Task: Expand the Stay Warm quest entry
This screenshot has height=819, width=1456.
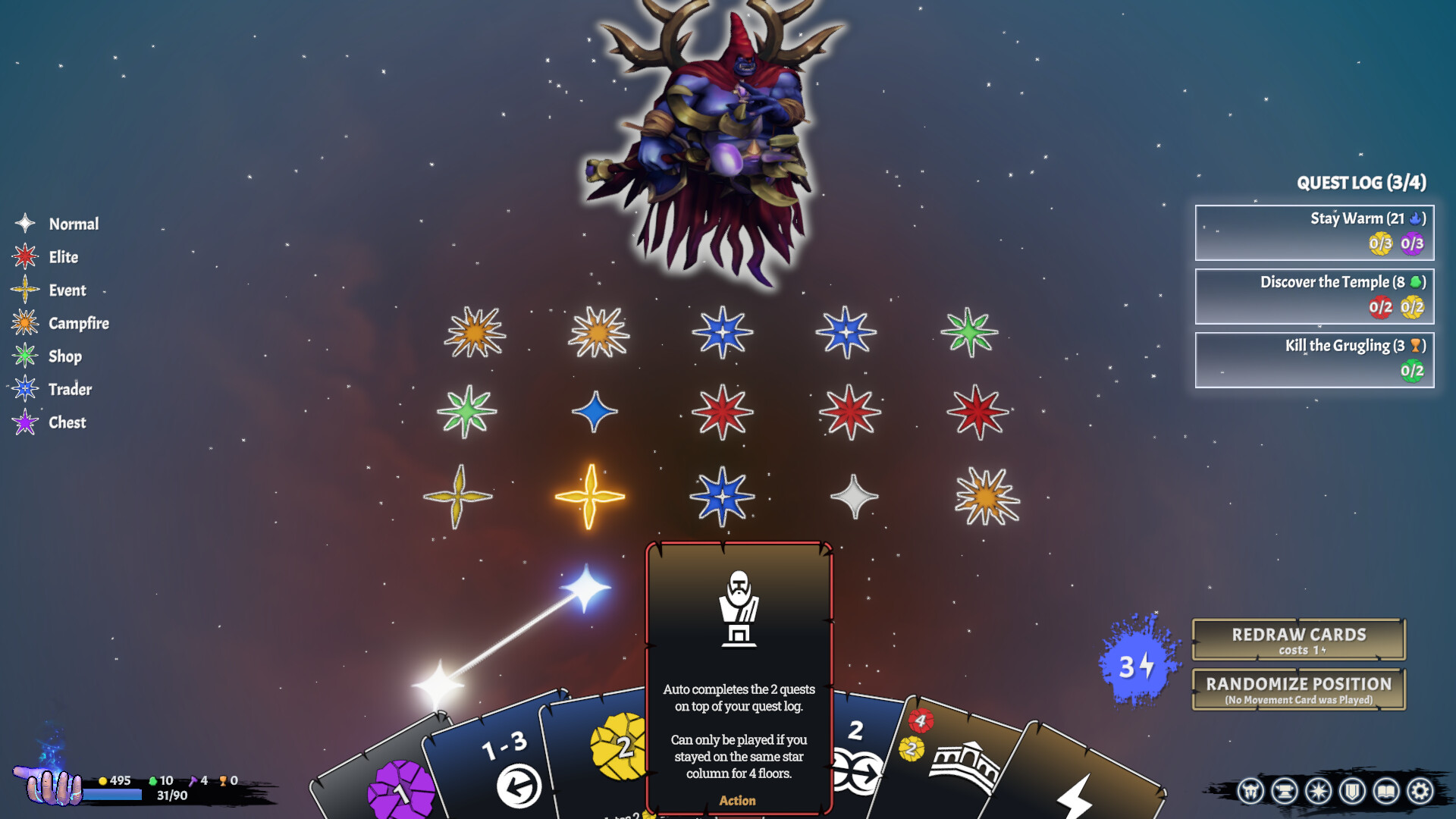Action: [x=1313, y=231]
